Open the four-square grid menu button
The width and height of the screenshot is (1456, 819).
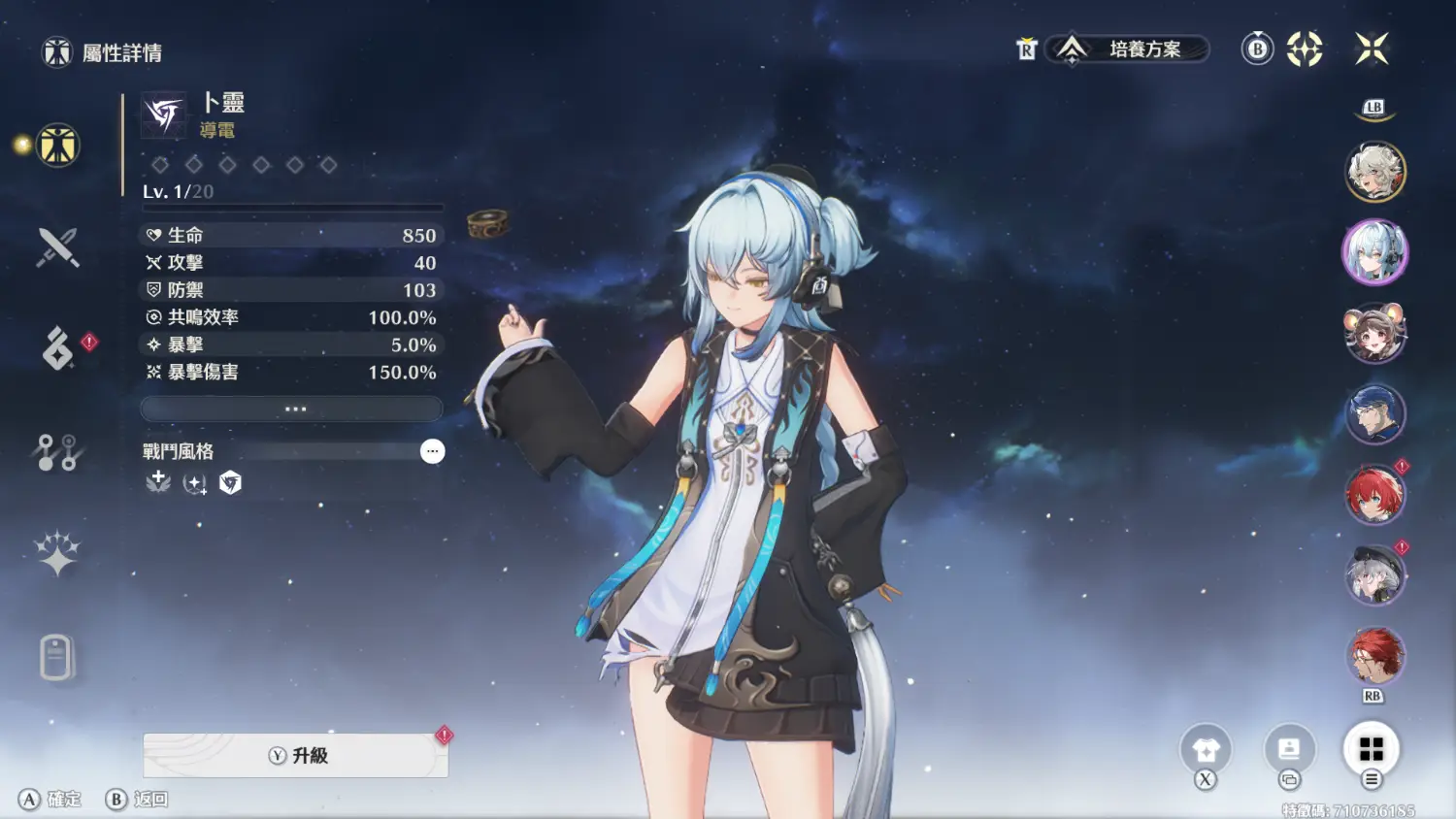(x=1371, y=749)
